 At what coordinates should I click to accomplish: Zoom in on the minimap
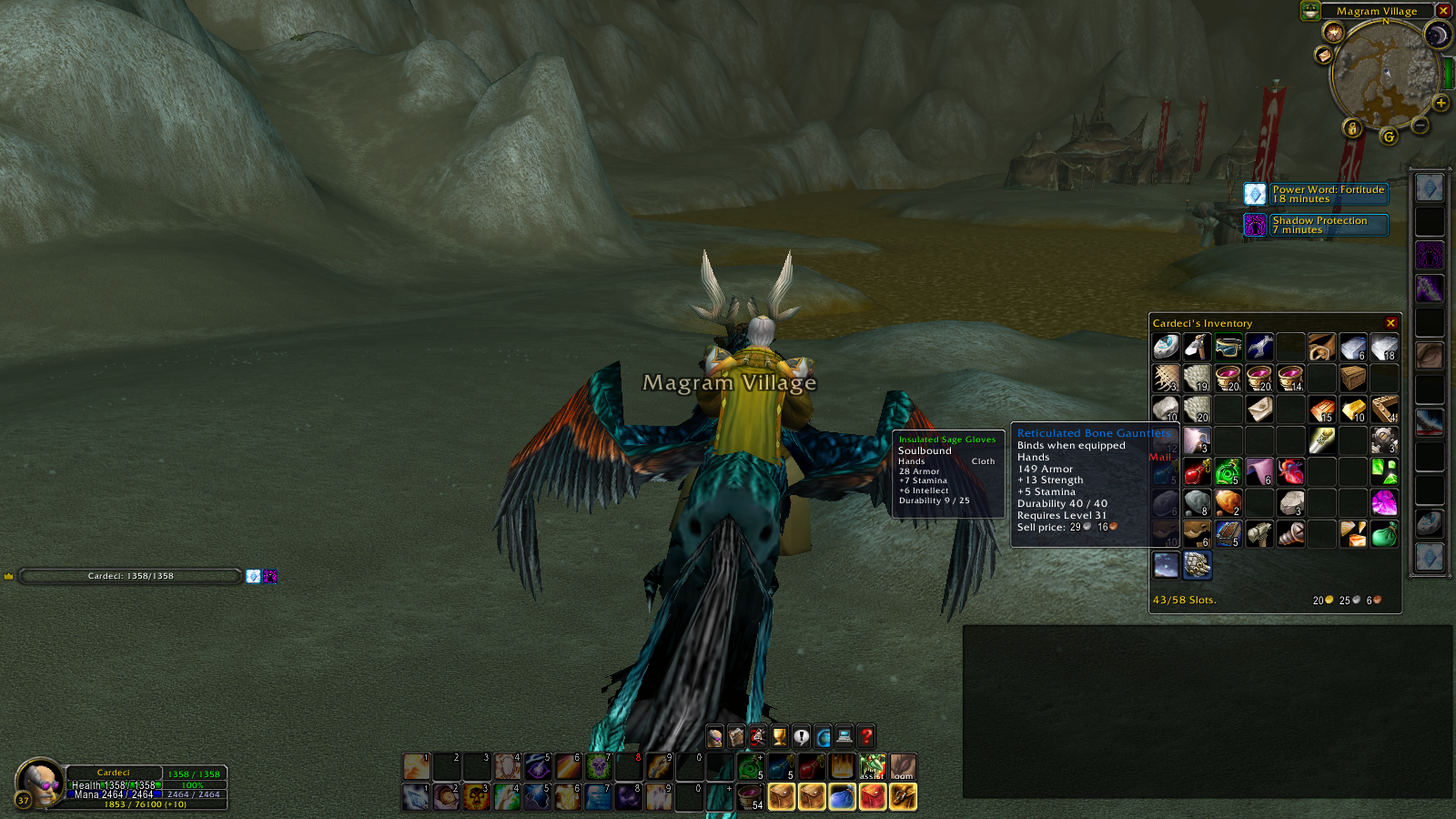click(1441, 104)
